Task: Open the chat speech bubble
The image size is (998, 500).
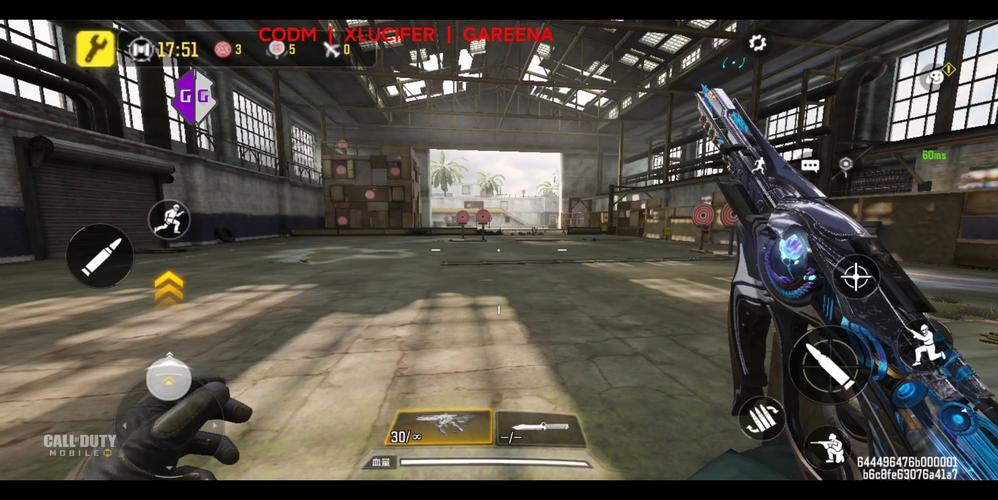Action: tap(810, 165)
